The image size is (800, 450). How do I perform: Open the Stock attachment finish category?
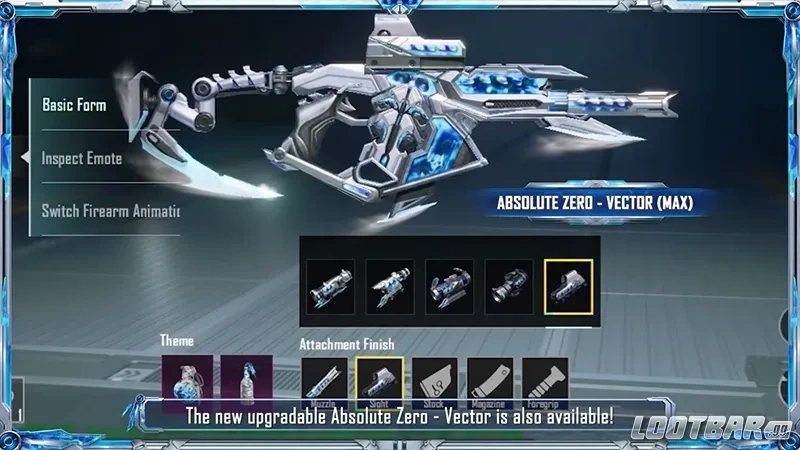[435, 384]
